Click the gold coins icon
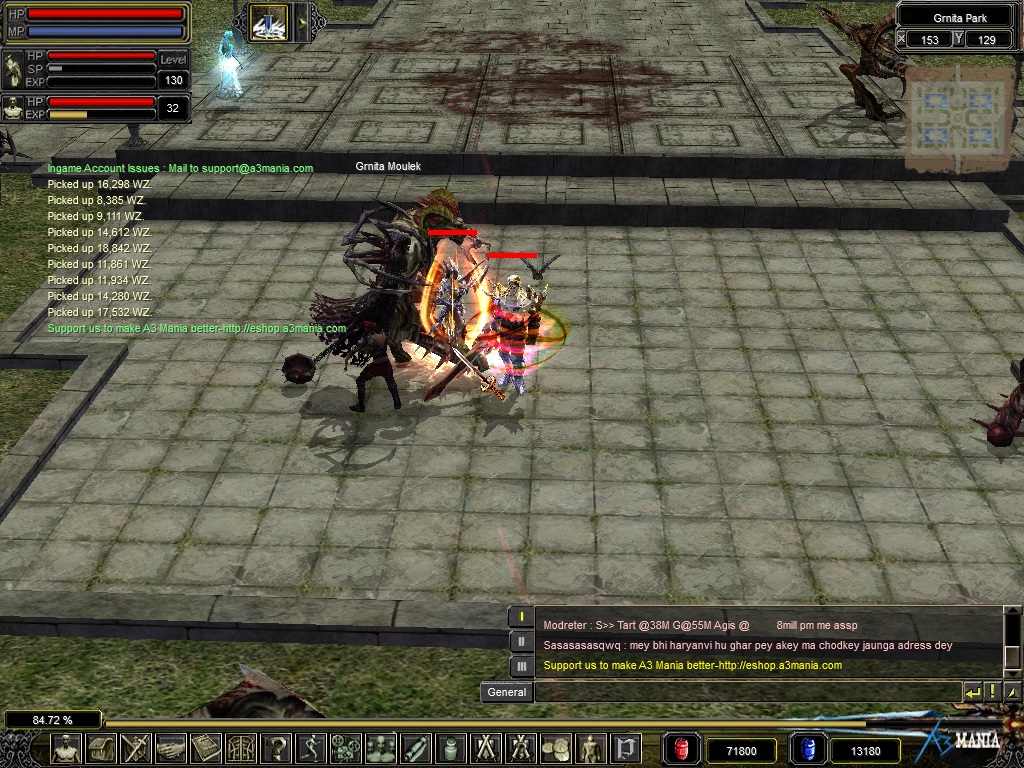Viewport: 1024px width, 768px height. coord(555,748)
